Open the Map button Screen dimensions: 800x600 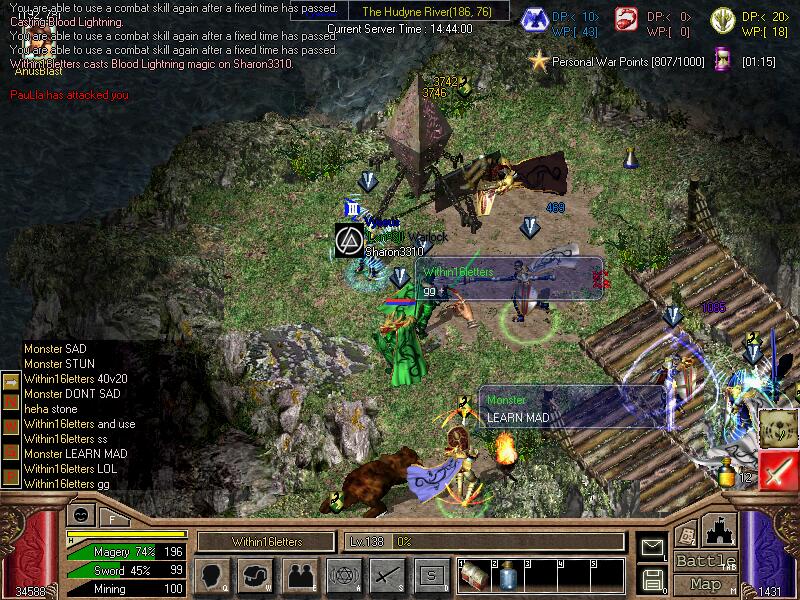(705, 584)
